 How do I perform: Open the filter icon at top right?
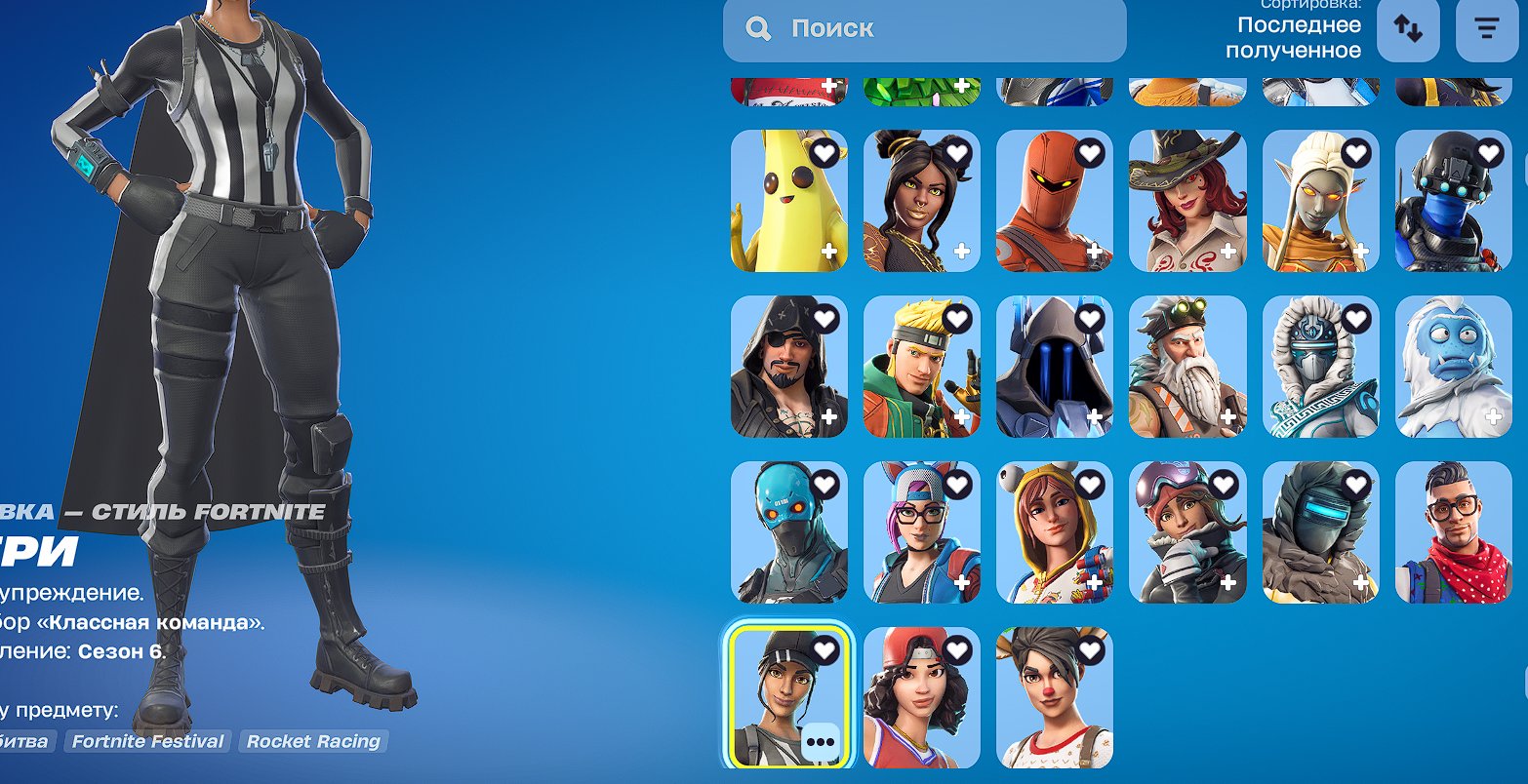coord(1487,29)
